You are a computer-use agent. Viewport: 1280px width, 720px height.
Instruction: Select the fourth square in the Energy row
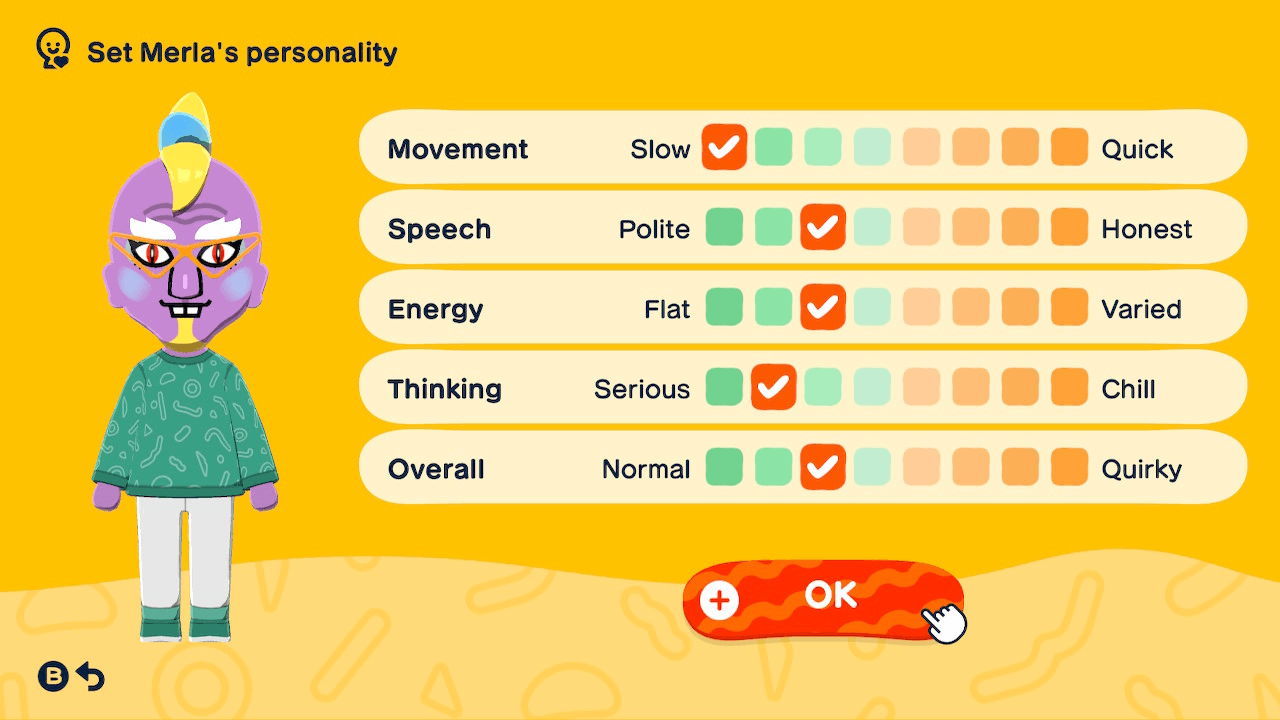coord(872,307)
